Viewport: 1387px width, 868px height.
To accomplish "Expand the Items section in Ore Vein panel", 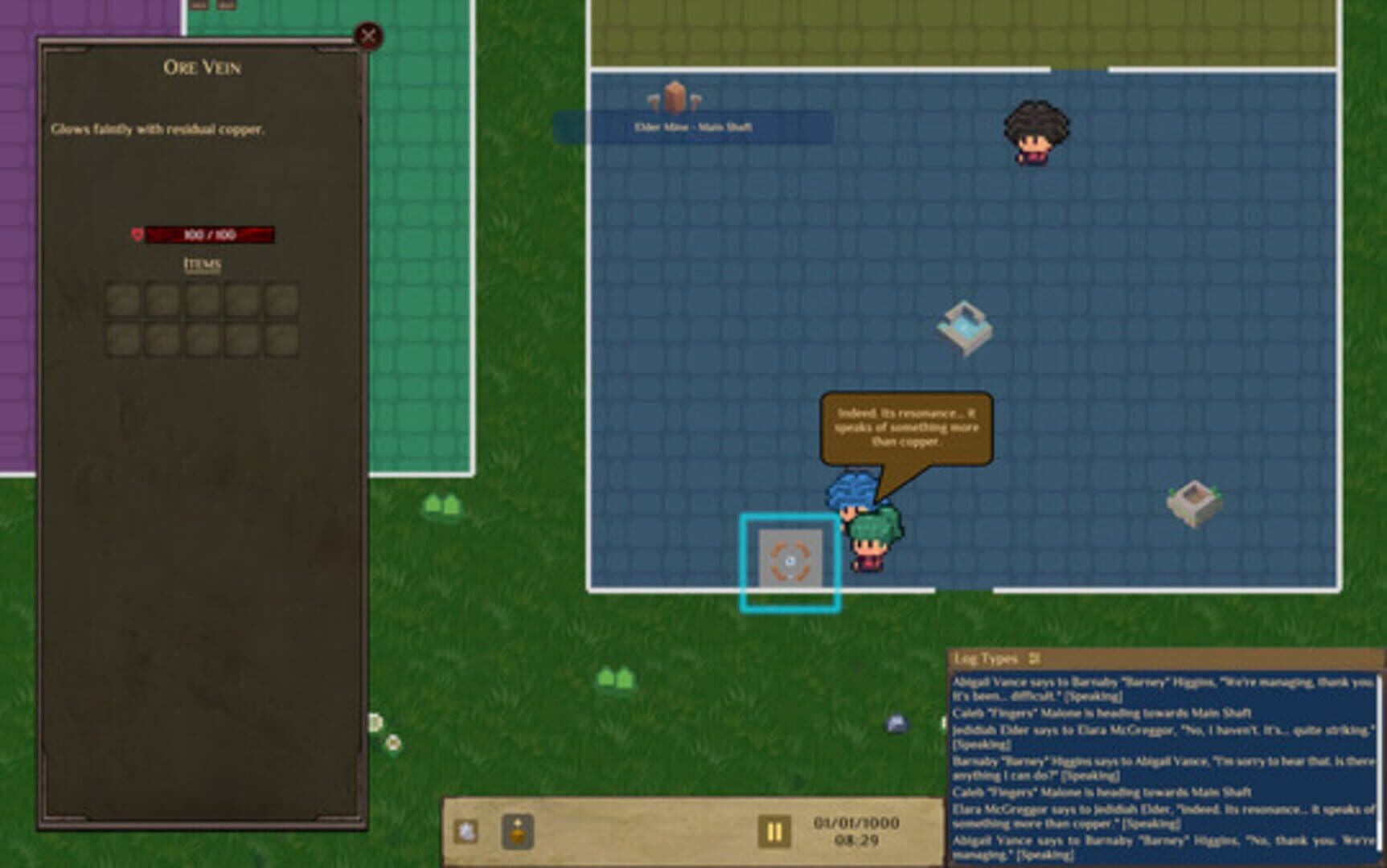I will (202, 263).
